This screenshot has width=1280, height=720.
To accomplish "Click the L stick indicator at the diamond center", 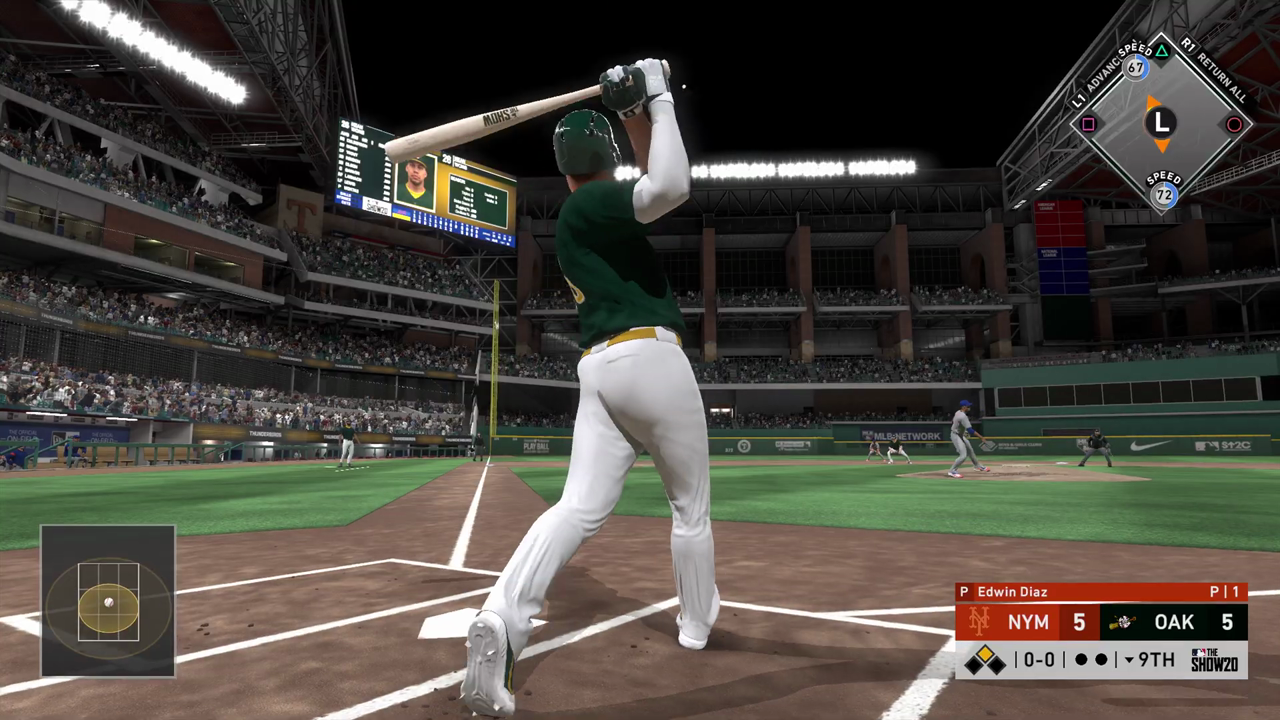I will [x=1160, y=123].
